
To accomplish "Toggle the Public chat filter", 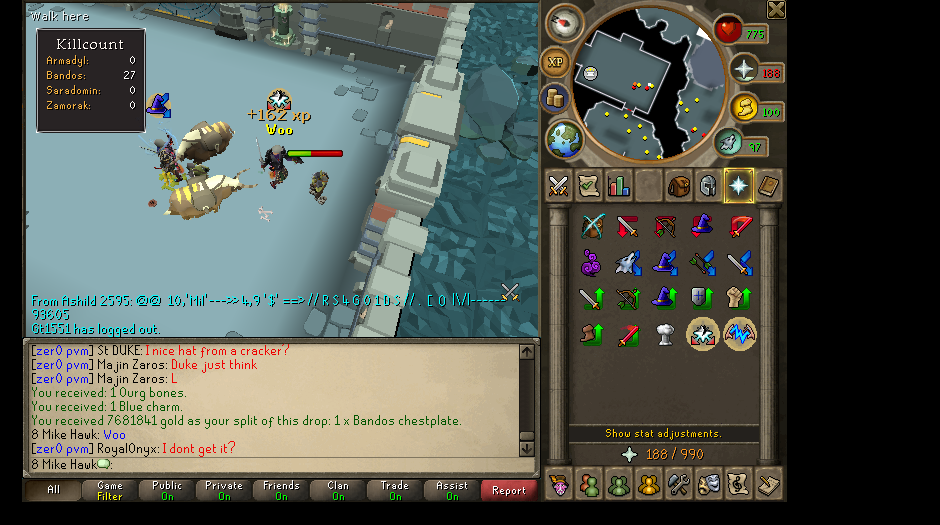I will coord(167,490).
